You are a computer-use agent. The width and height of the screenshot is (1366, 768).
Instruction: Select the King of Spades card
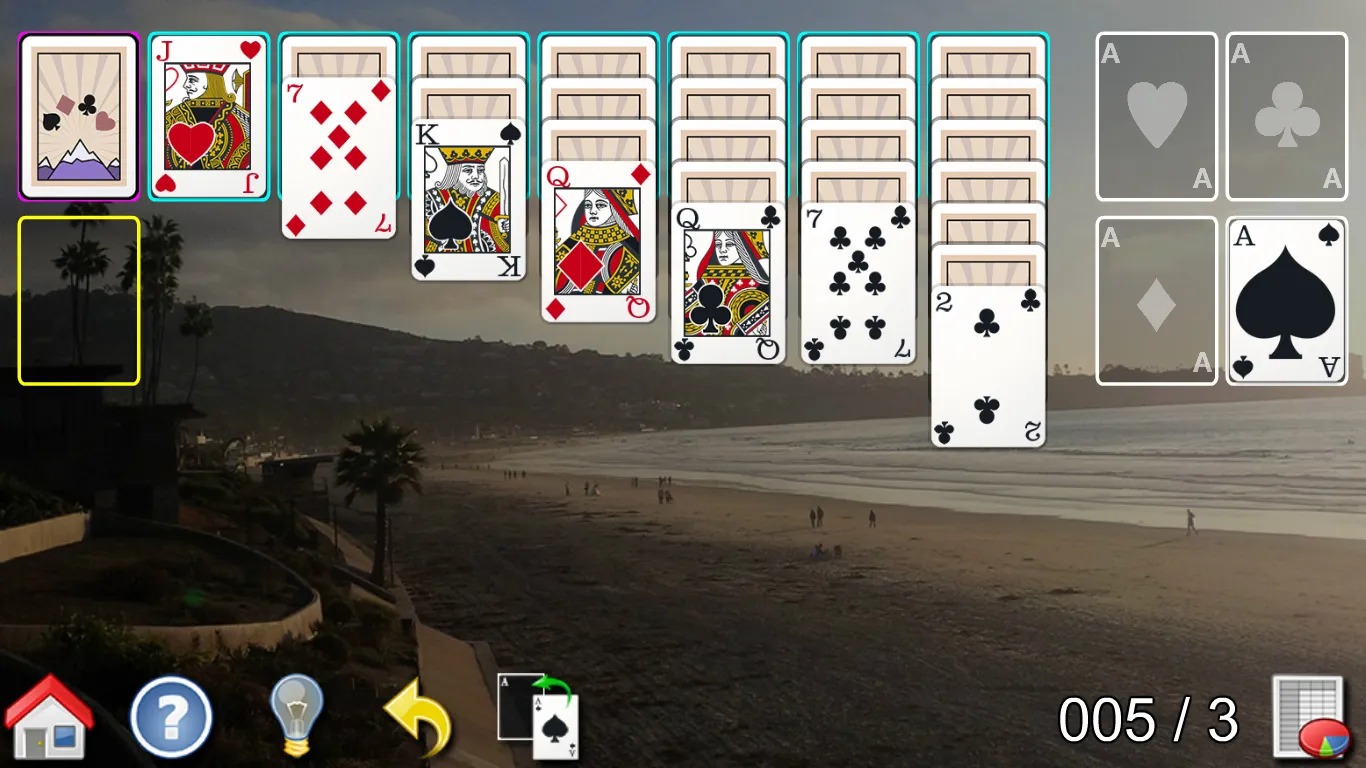(x=467, y=200)
